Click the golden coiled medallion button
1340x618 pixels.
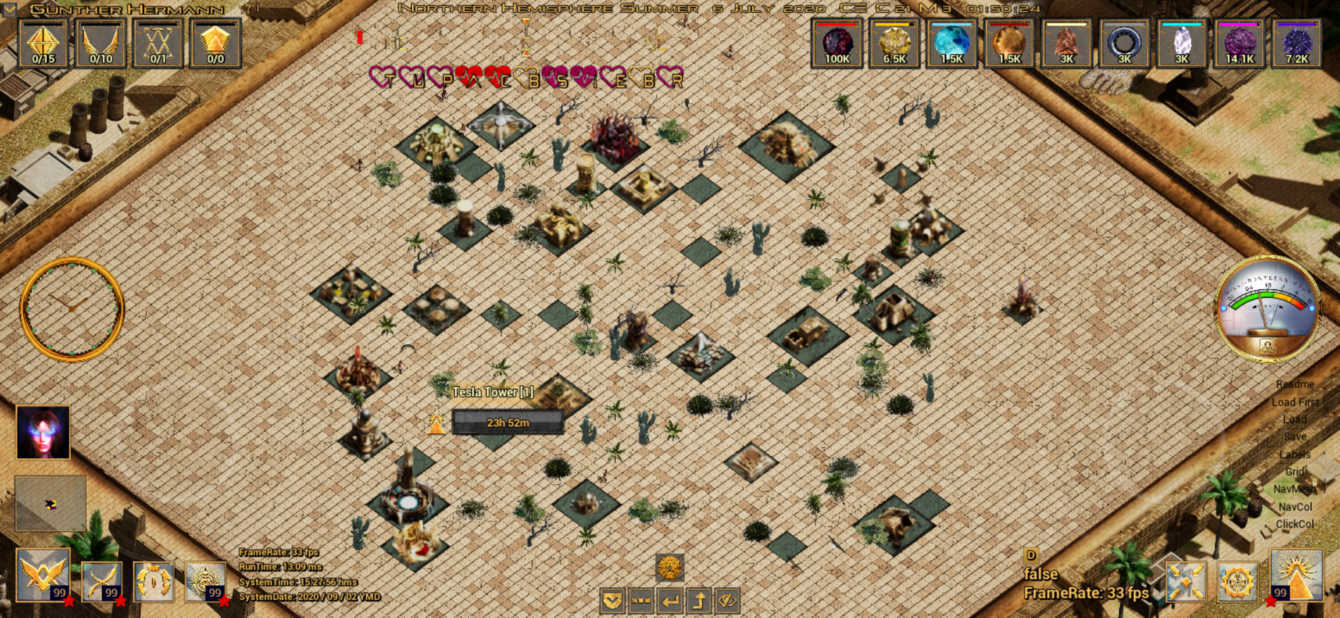point(205,581)
